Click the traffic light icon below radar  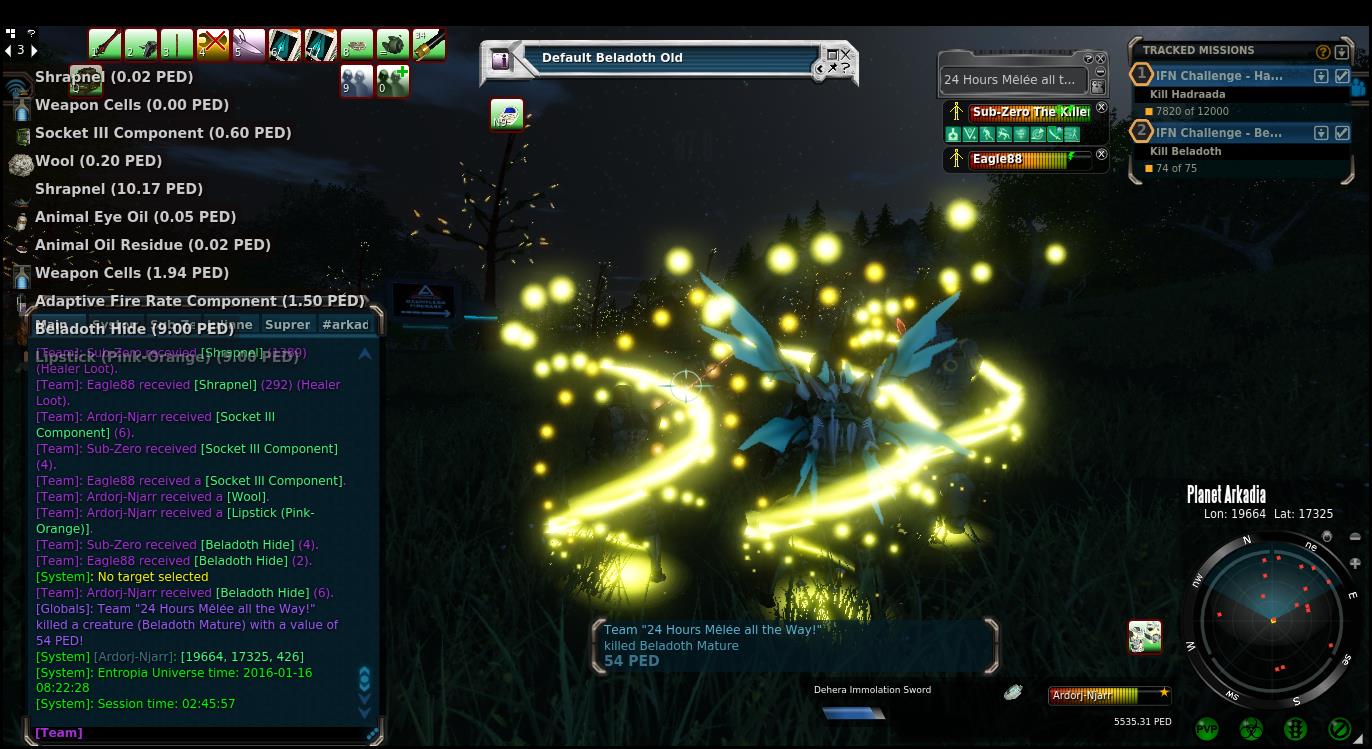1295,729
